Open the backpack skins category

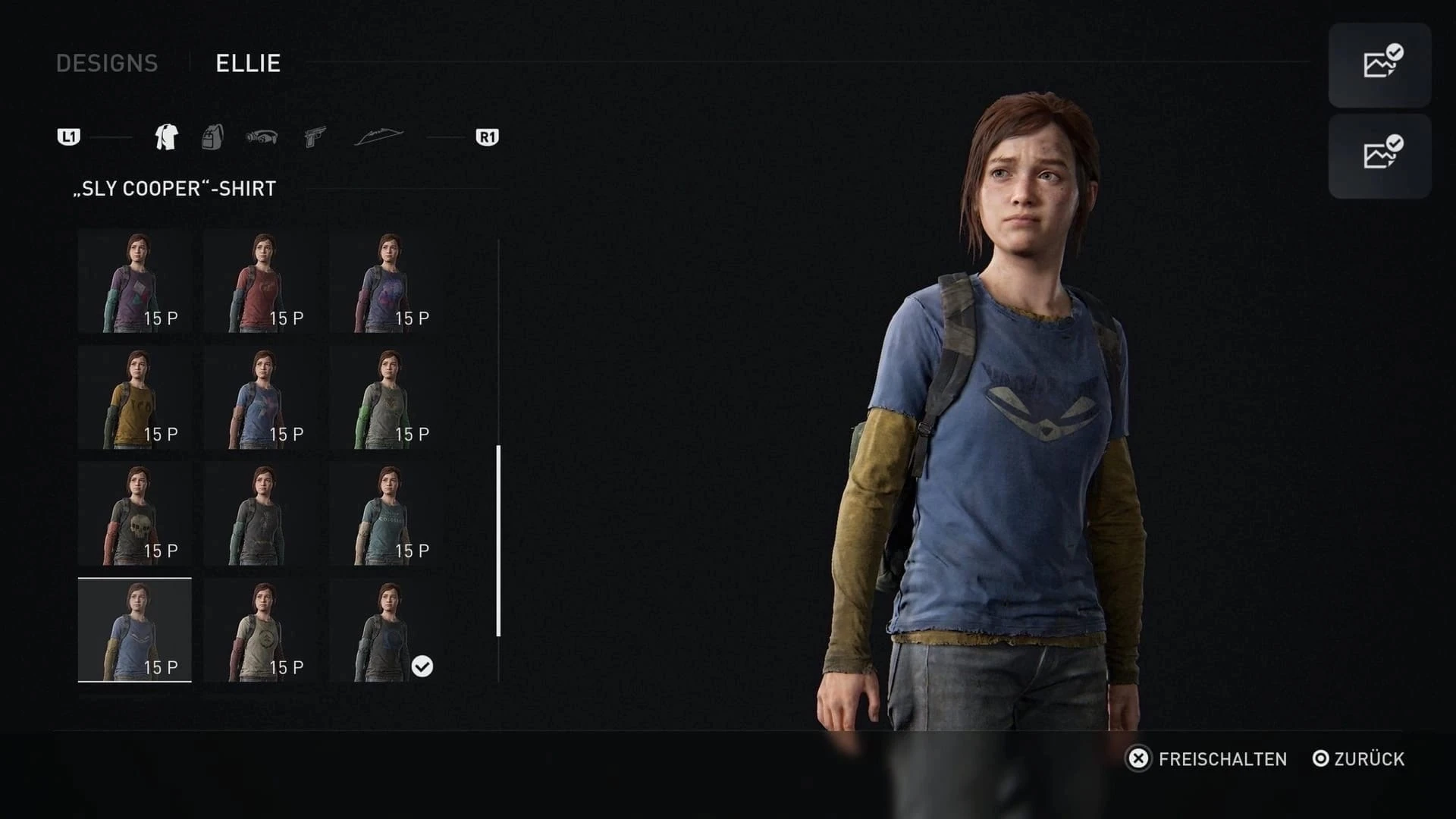[213, 136]
